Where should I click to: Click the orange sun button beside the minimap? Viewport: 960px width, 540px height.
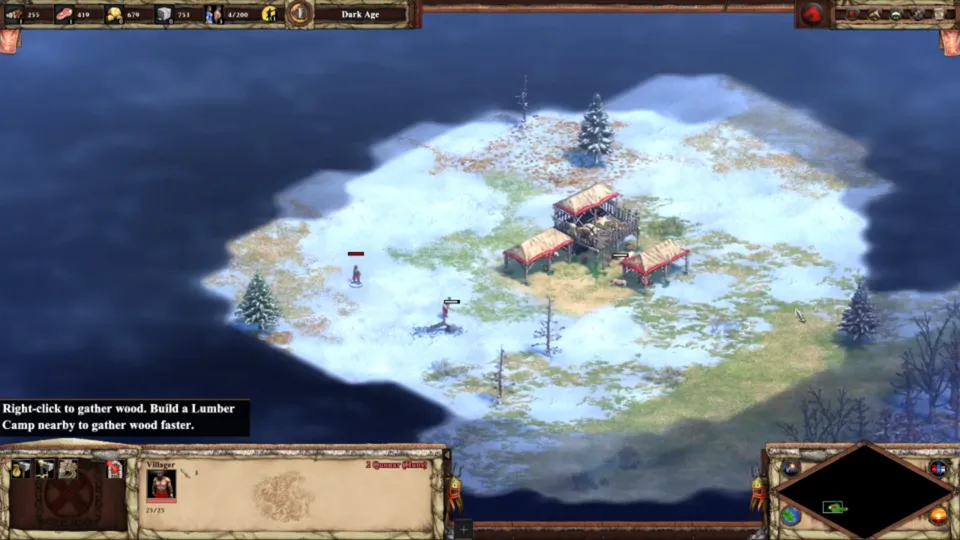tap(938, 516)
